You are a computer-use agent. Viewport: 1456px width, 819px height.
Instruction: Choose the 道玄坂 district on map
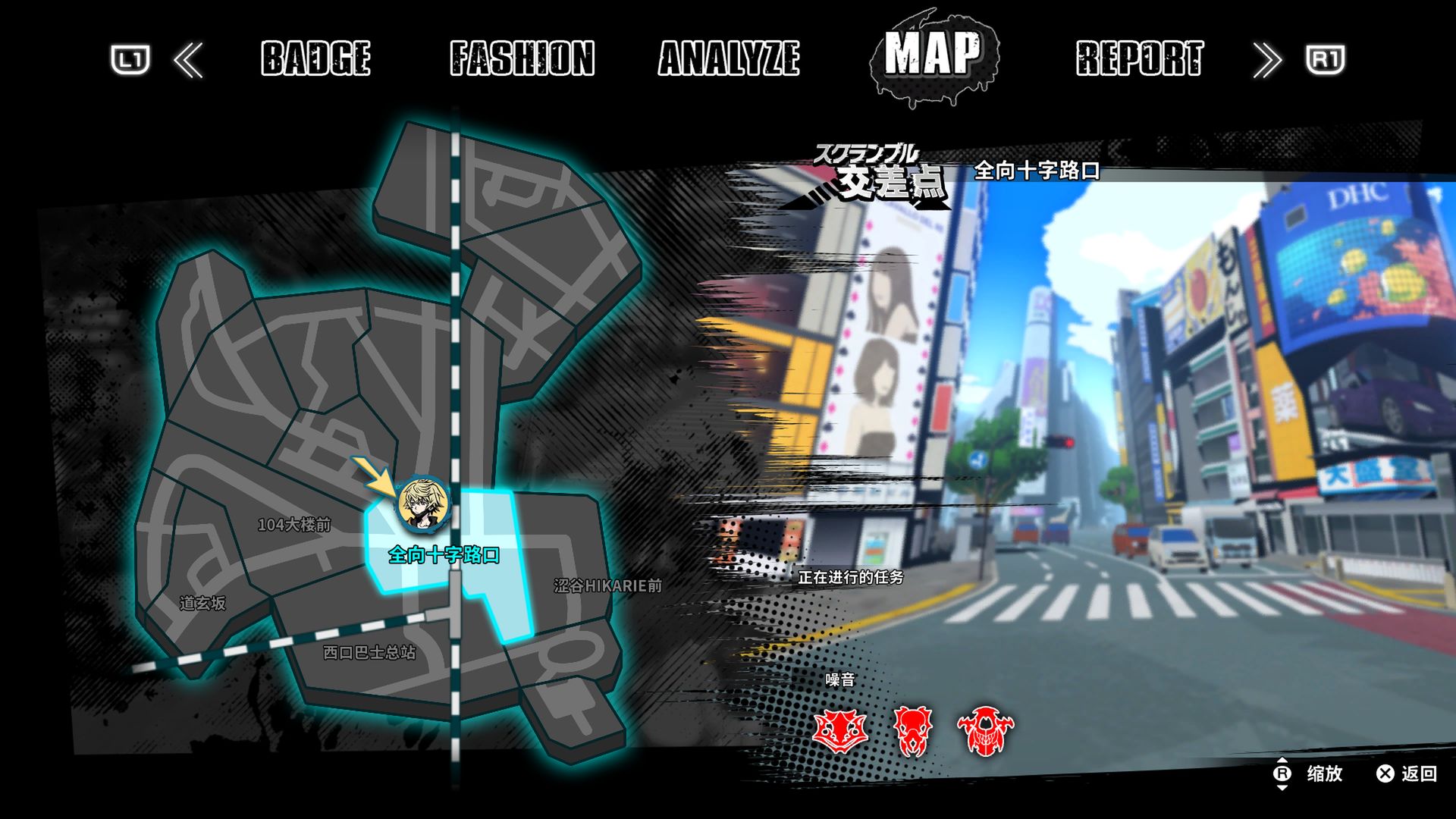[202, 604]
